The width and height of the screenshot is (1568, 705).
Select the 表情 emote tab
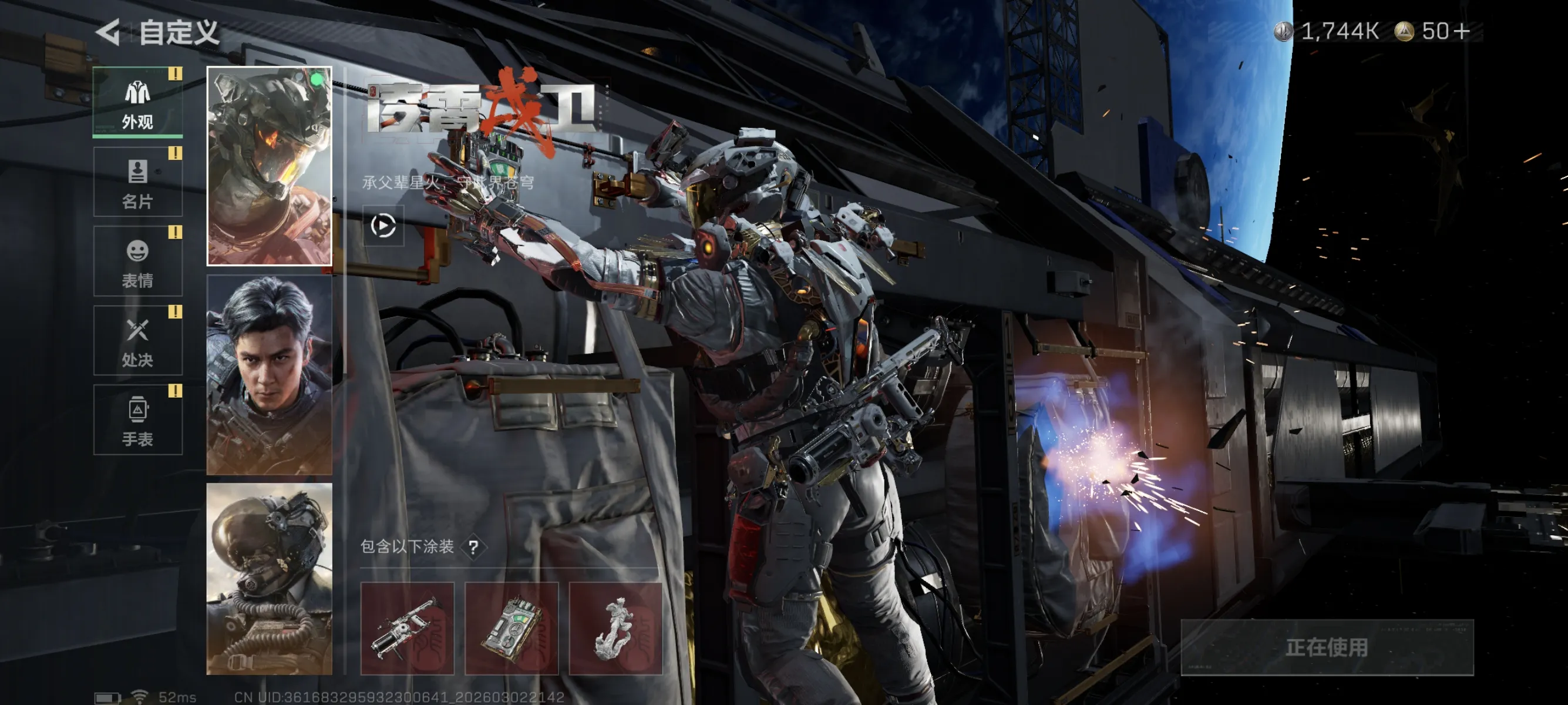(137, 261)
